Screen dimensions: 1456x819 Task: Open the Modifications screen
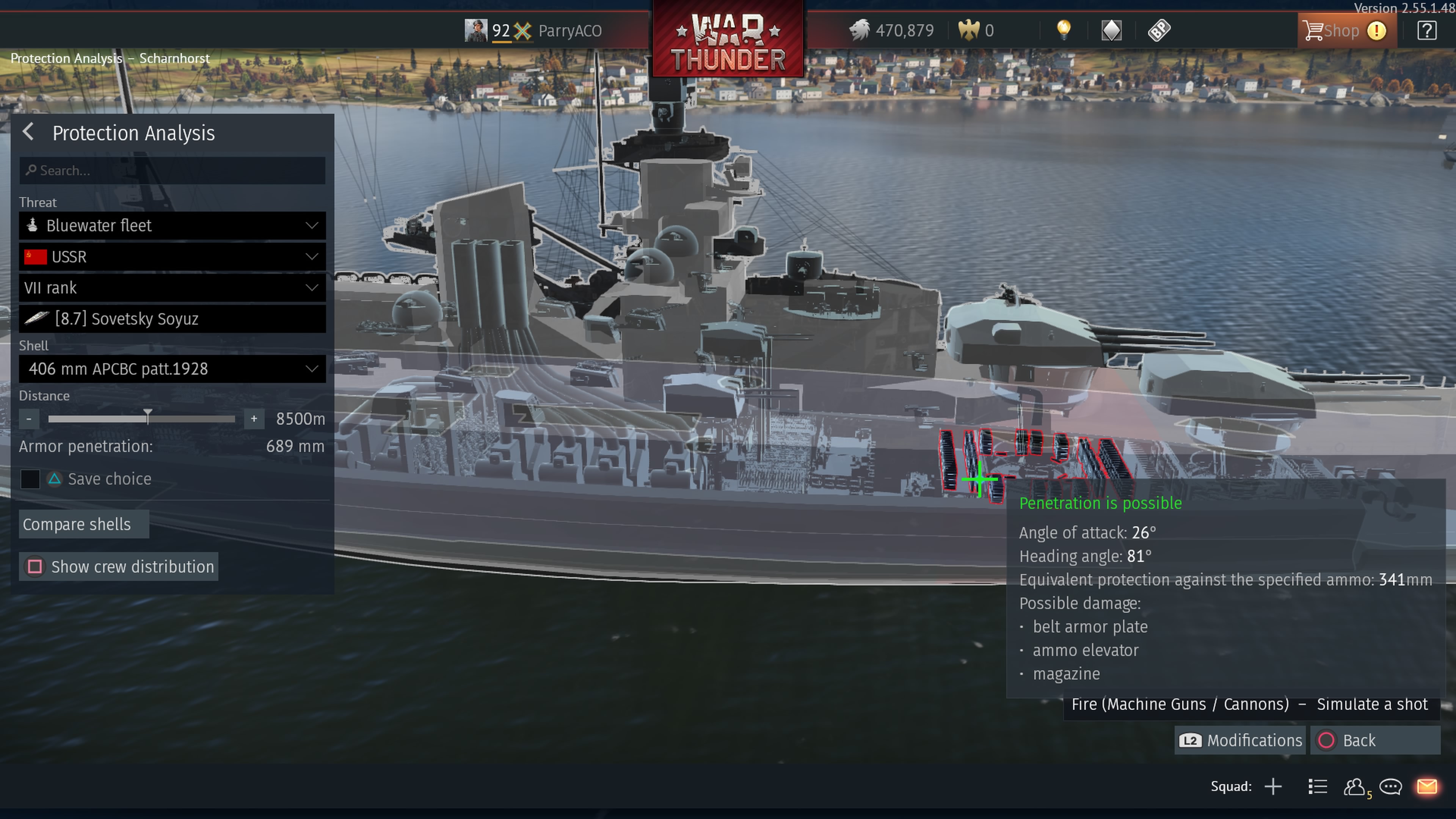coord(1240,741)
